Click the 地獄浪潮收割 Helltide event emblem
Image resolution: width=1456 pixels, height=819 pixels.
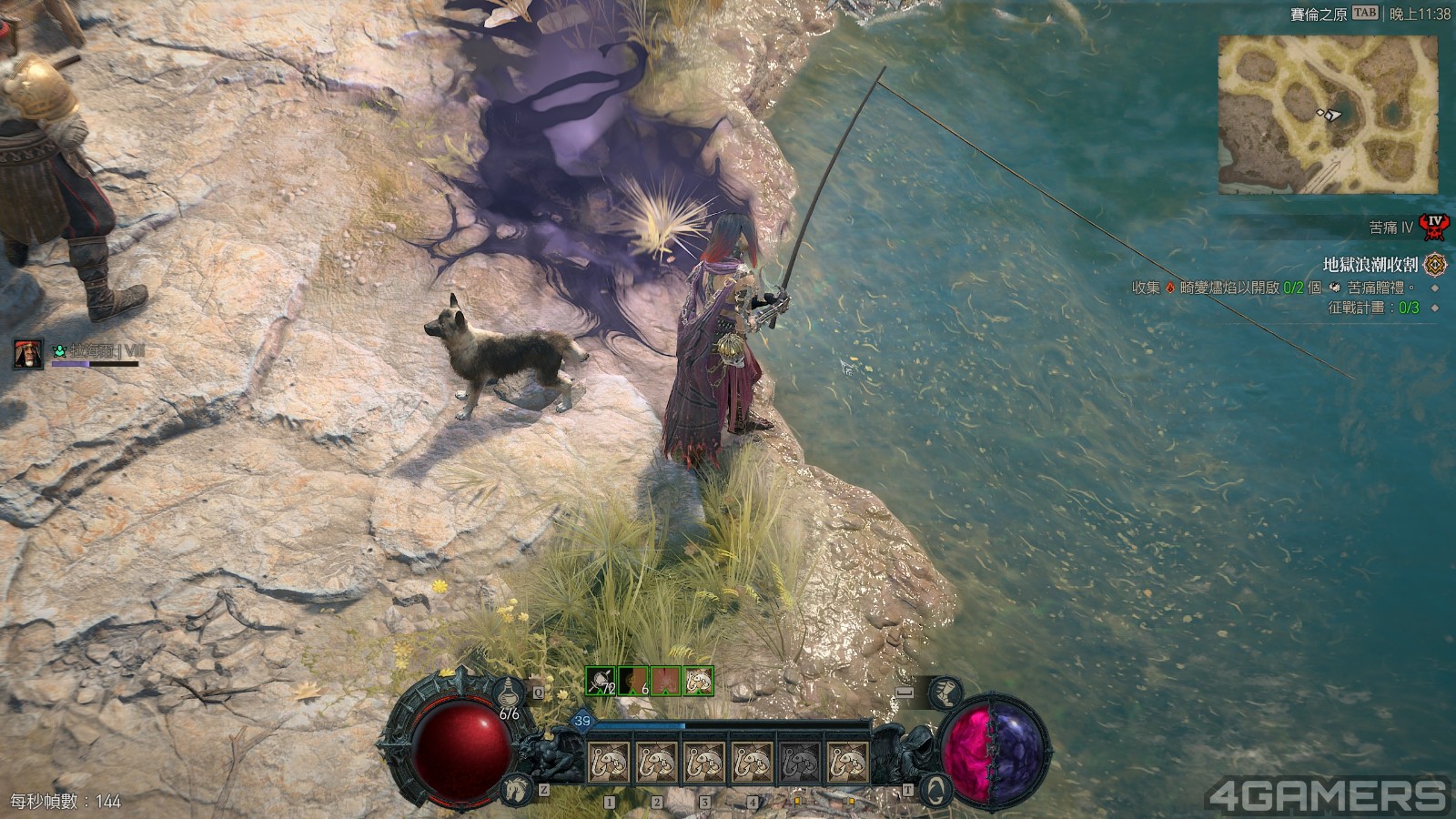click(1434, 266)
